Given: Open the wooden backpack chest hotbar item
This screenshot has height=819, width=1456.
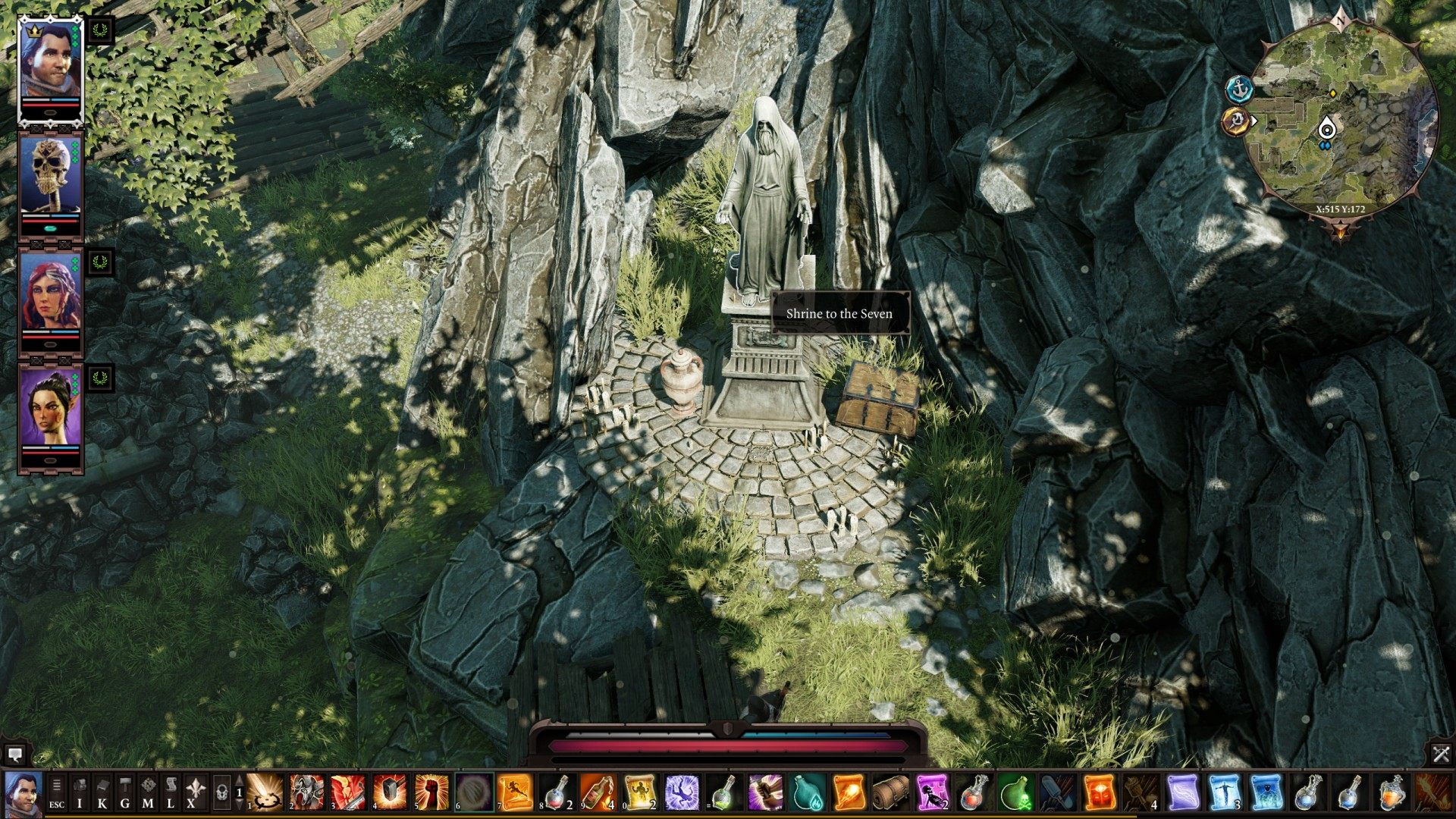Looking at the screenshot, I should point(890,793).
